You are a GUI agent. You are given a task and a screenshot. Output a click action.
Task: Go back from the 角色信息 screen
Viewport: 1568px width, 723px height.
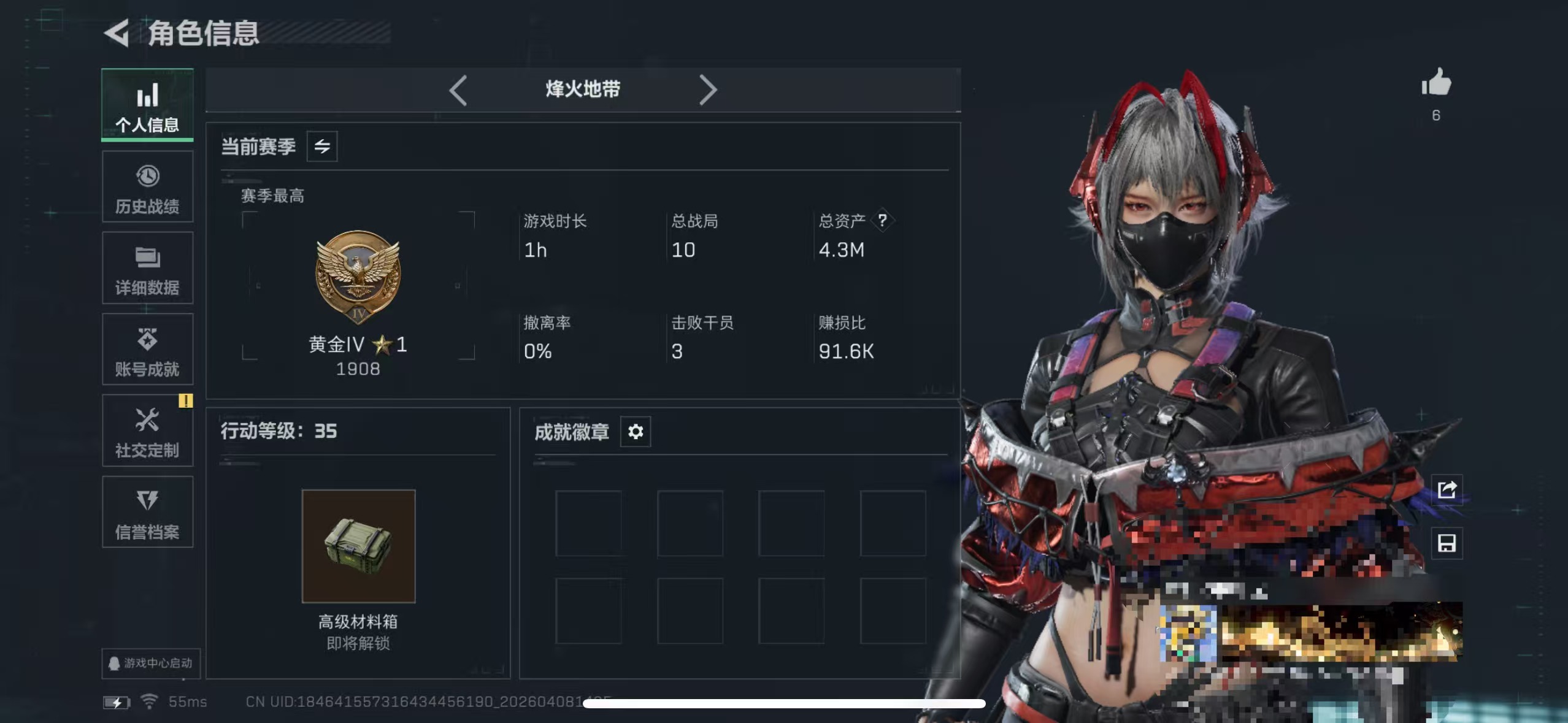point(117,33)
